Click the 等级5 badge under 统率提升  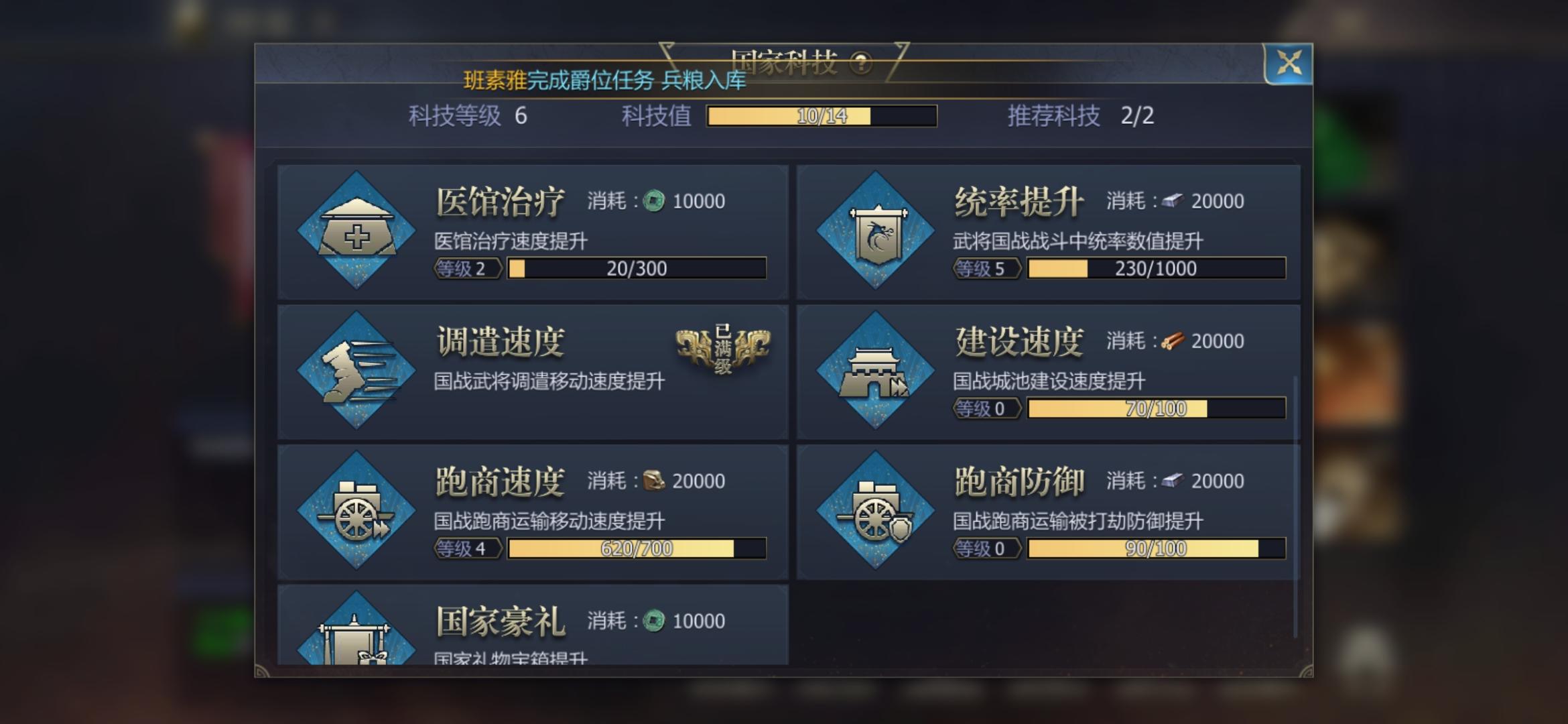987,268
